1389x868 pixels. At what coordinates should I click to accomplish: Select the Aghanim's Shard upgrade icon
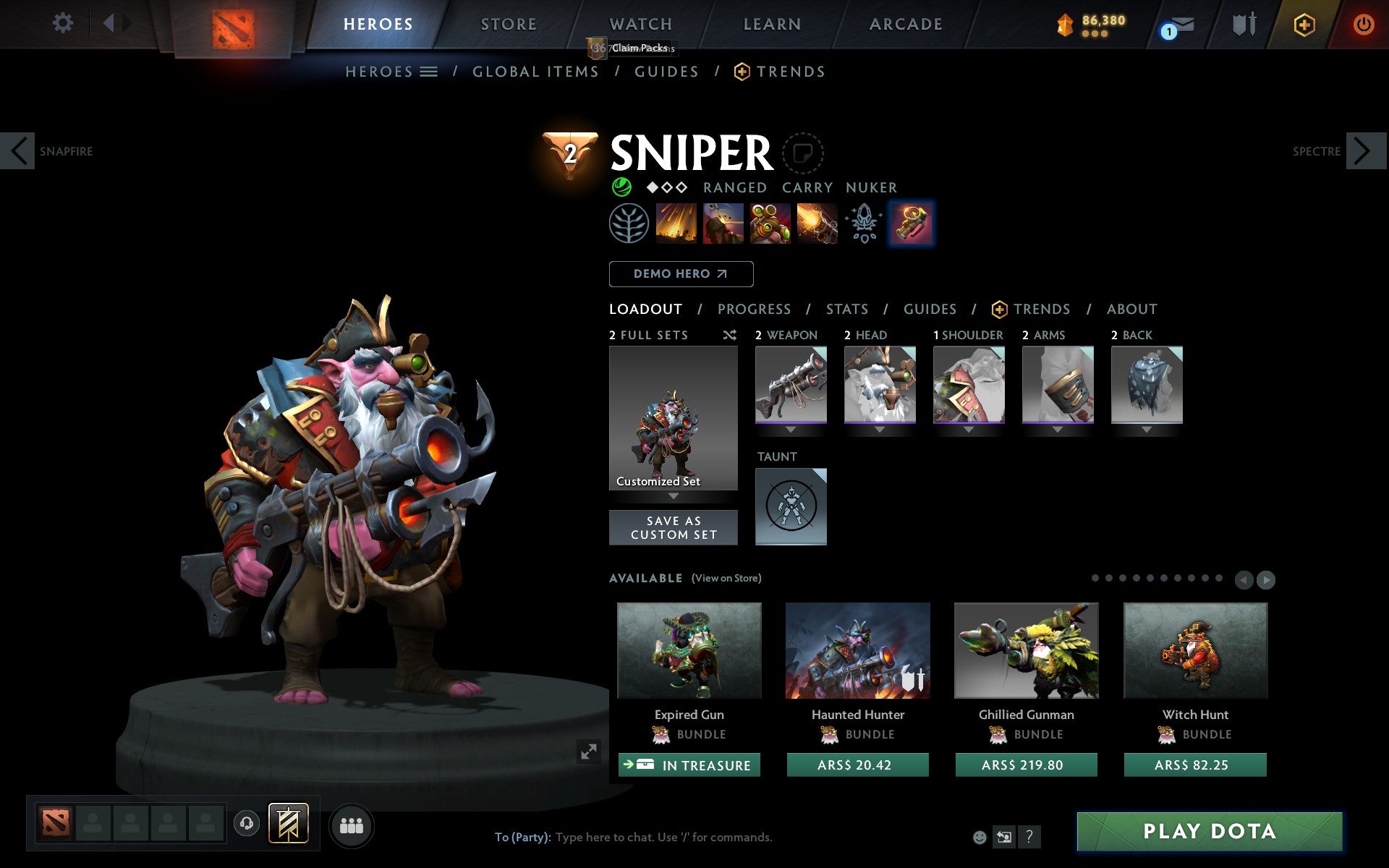(865, 224)
